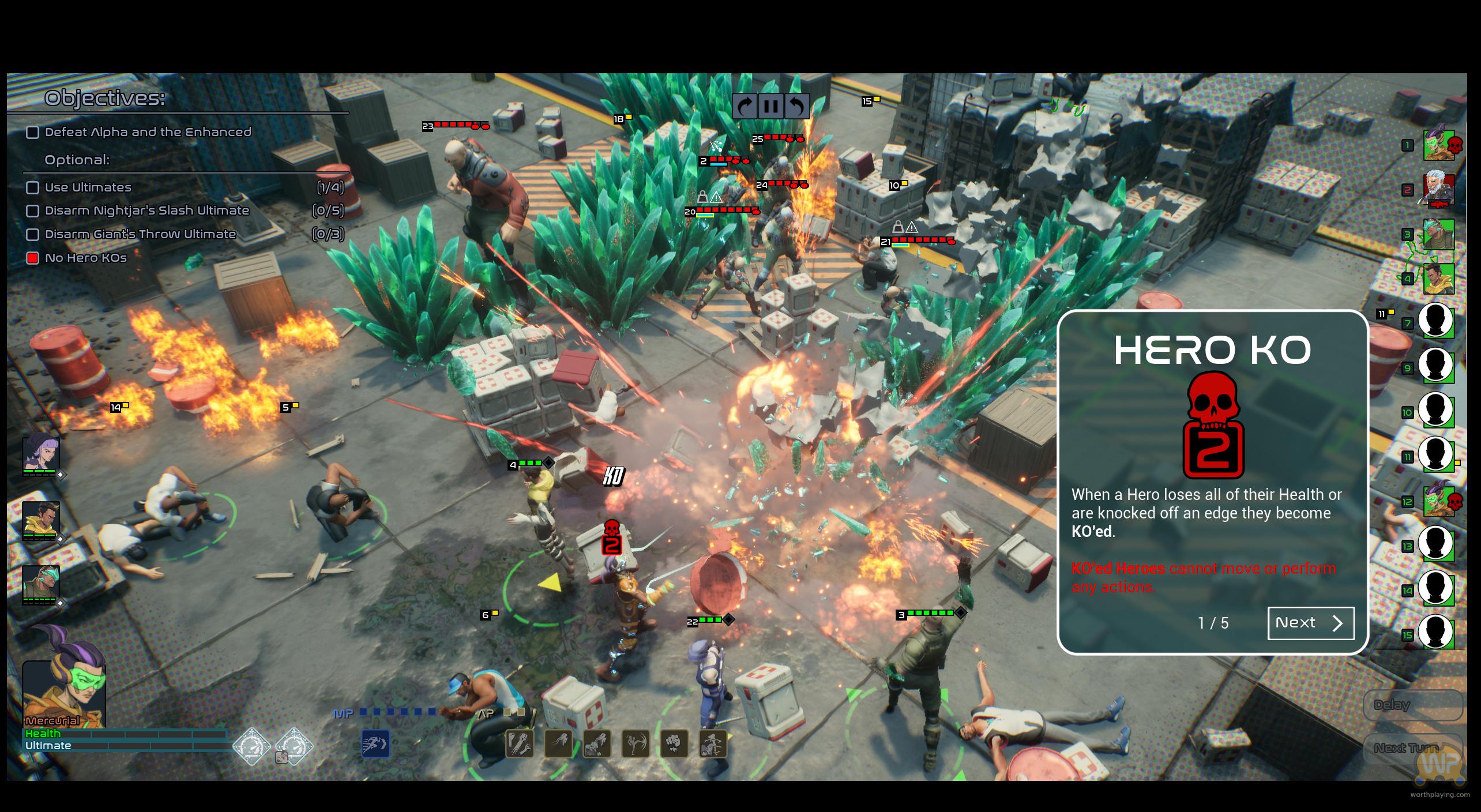This screenshot has height=812, width=1481.
Task: Select the yellow-hooded hero portrait in party list
Action: point(40,518)
